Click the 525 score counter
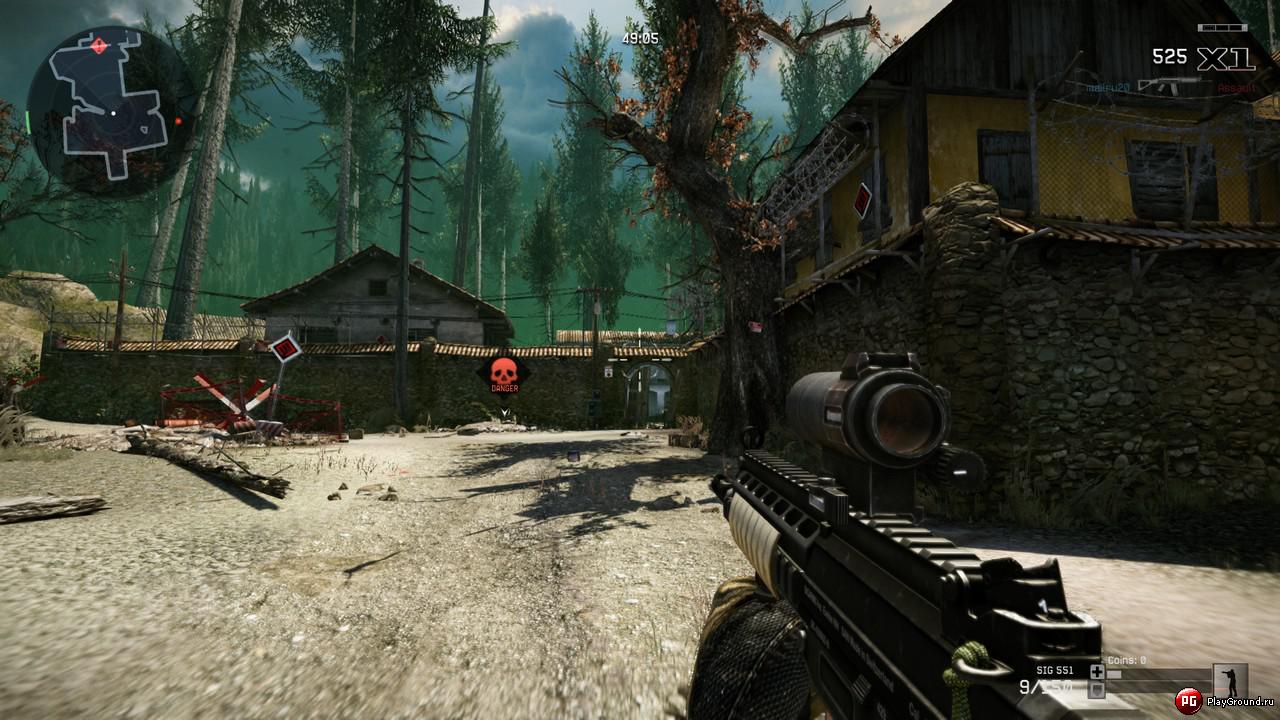The height and width of the screenshot is (720, 1280). click(x=1170, y=55)
